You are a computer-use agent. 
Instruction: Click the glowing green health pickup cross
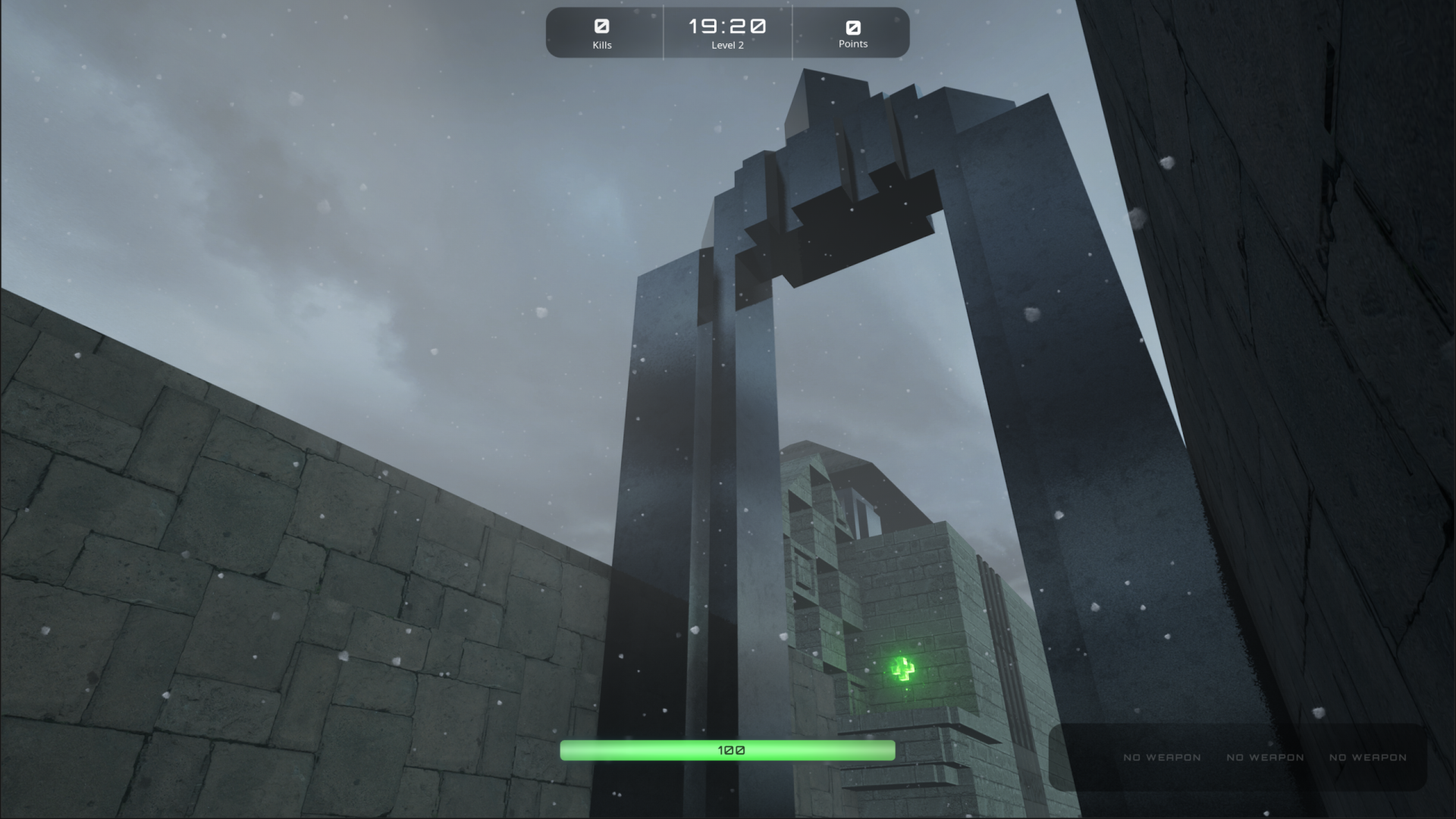coord(902,669)
